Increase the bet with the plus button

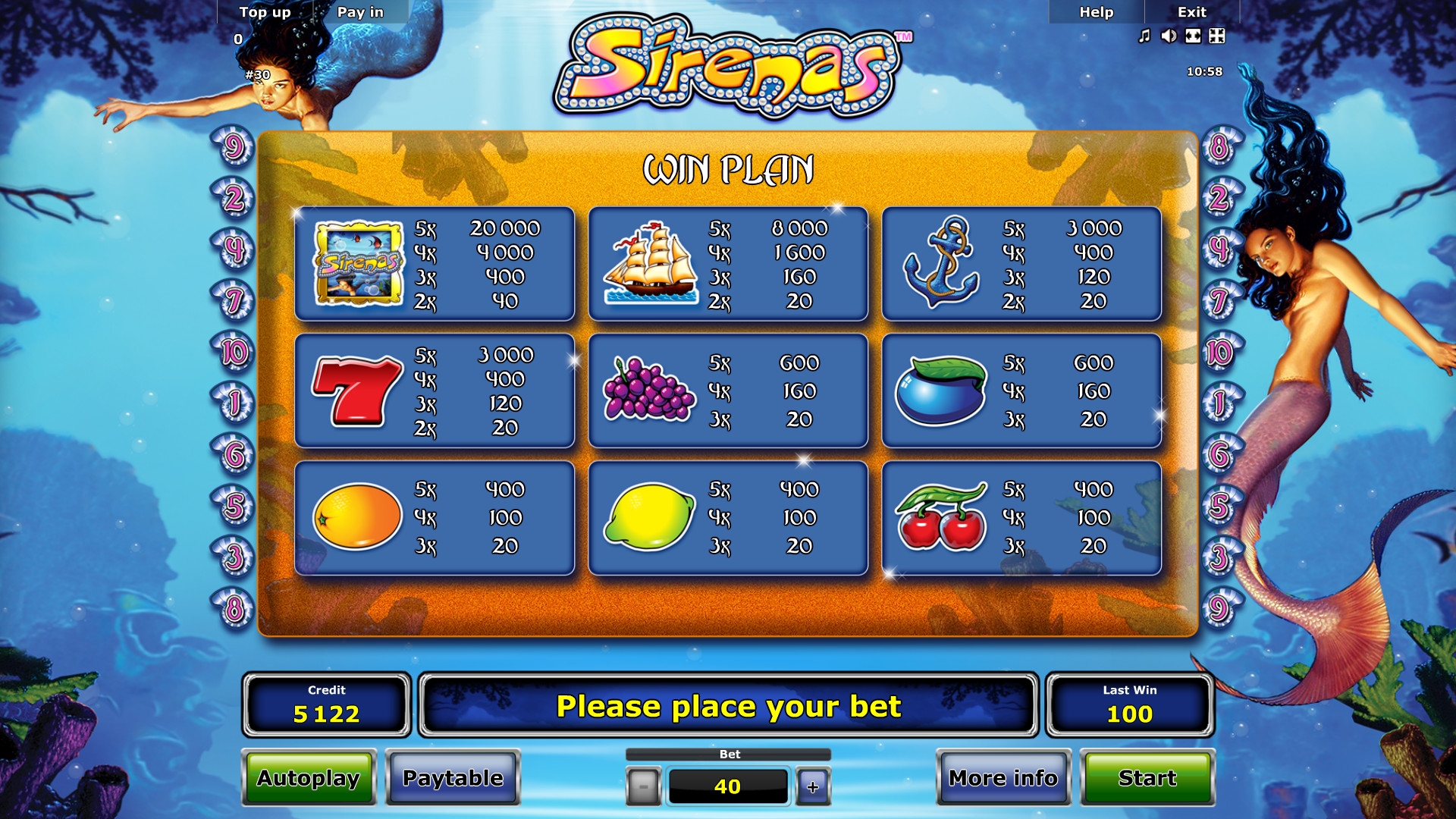pos(813,786)
